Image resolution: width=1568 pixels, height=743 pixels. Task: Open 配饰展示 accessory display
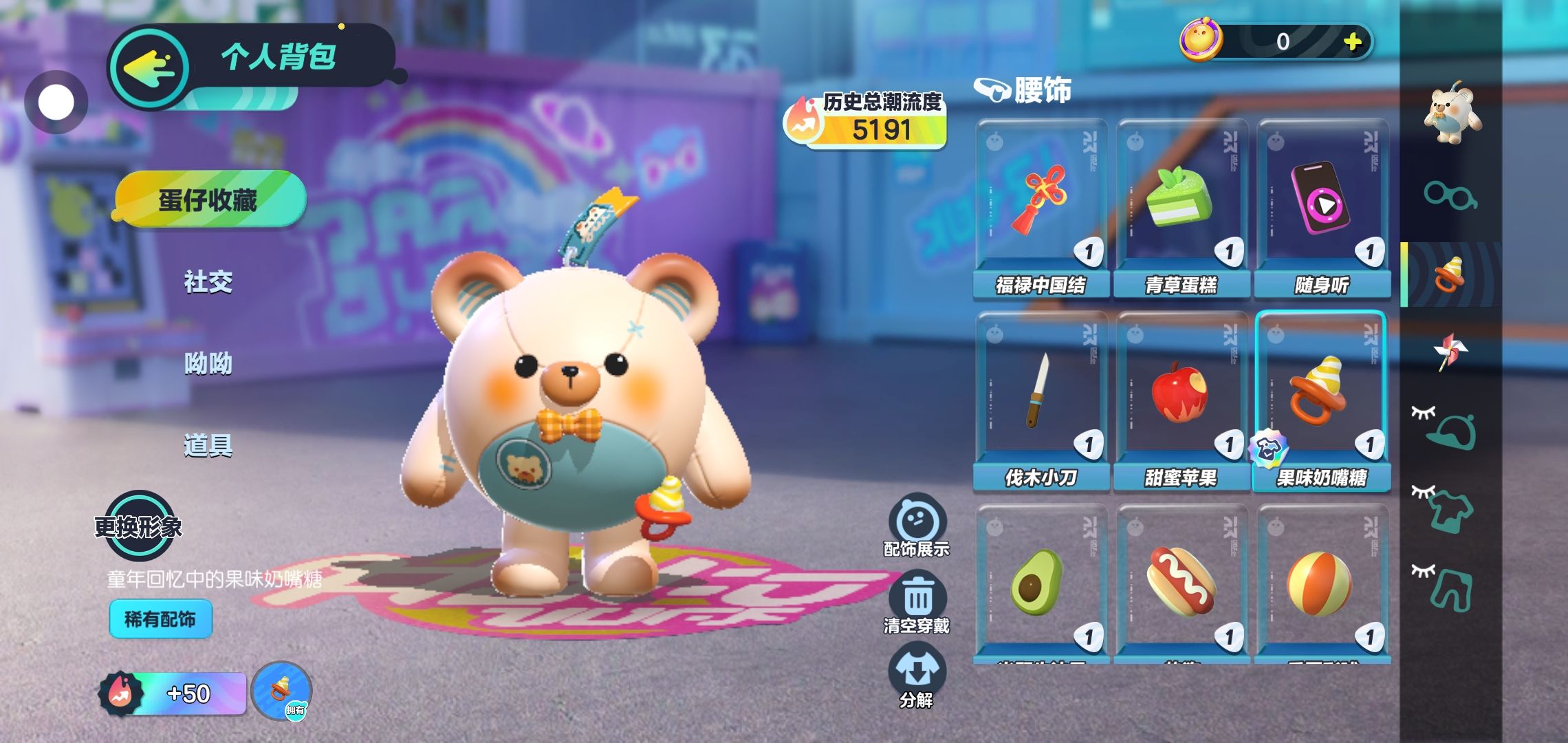coord(917,525)
